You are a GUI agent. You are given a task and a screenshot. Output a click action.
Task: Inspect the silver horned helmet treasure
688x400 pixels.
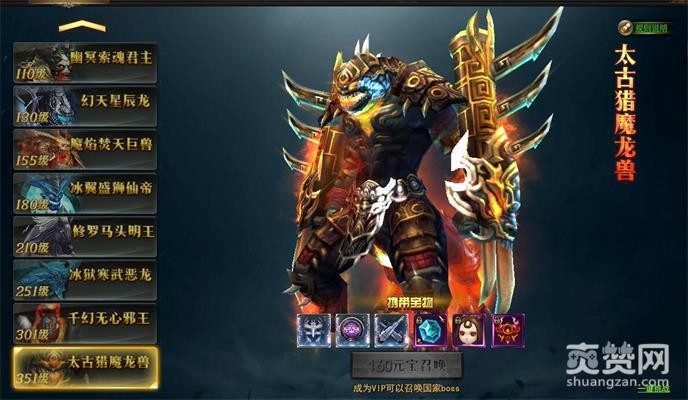[314, 329]
